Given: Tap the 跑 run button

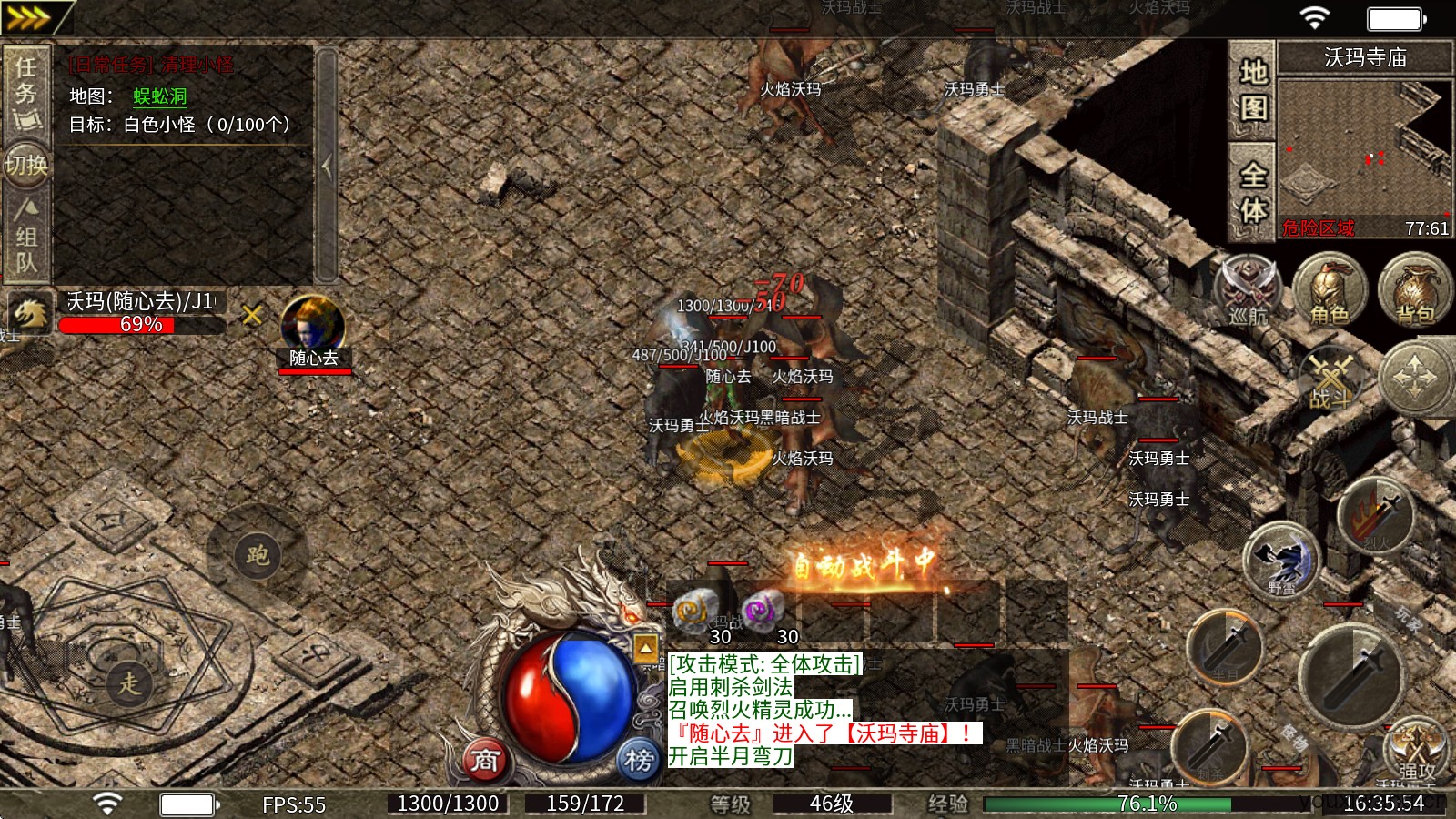Looking at the screenshot, I should point(258,553).
